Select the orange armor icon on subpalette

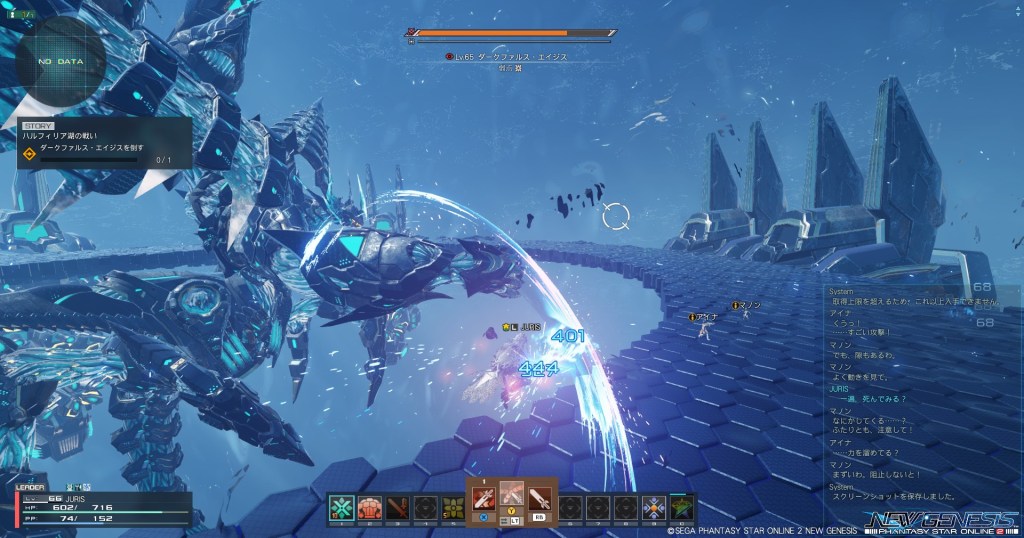[x=370, y=507]
